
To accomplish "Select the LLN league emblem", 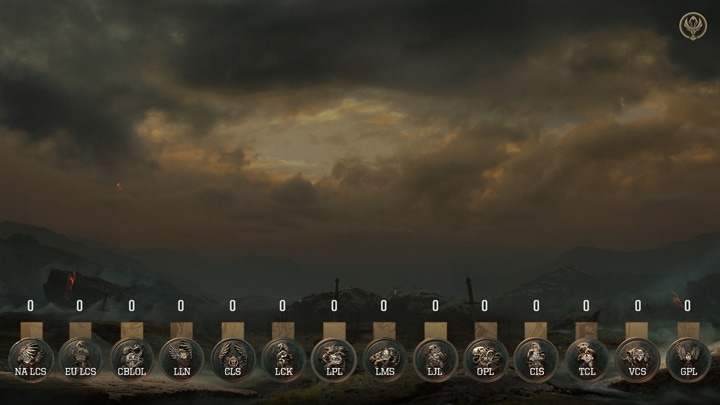I will point(181,358).
